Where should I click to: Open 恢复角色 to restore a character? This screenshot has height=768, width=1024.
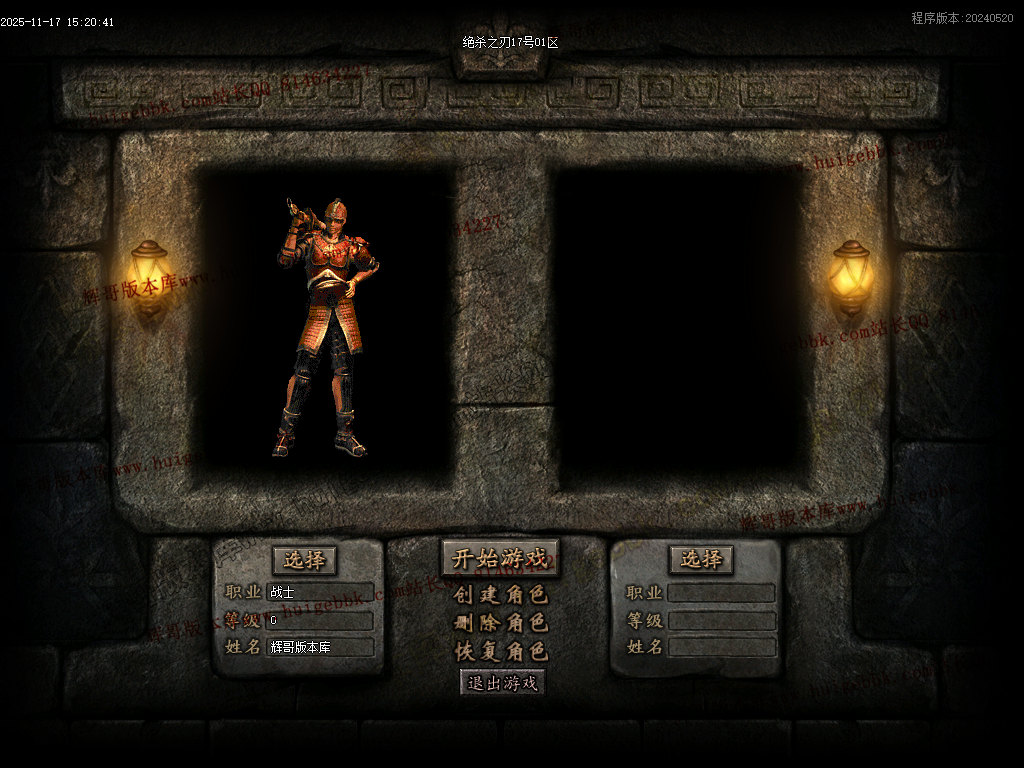(500, 651)
